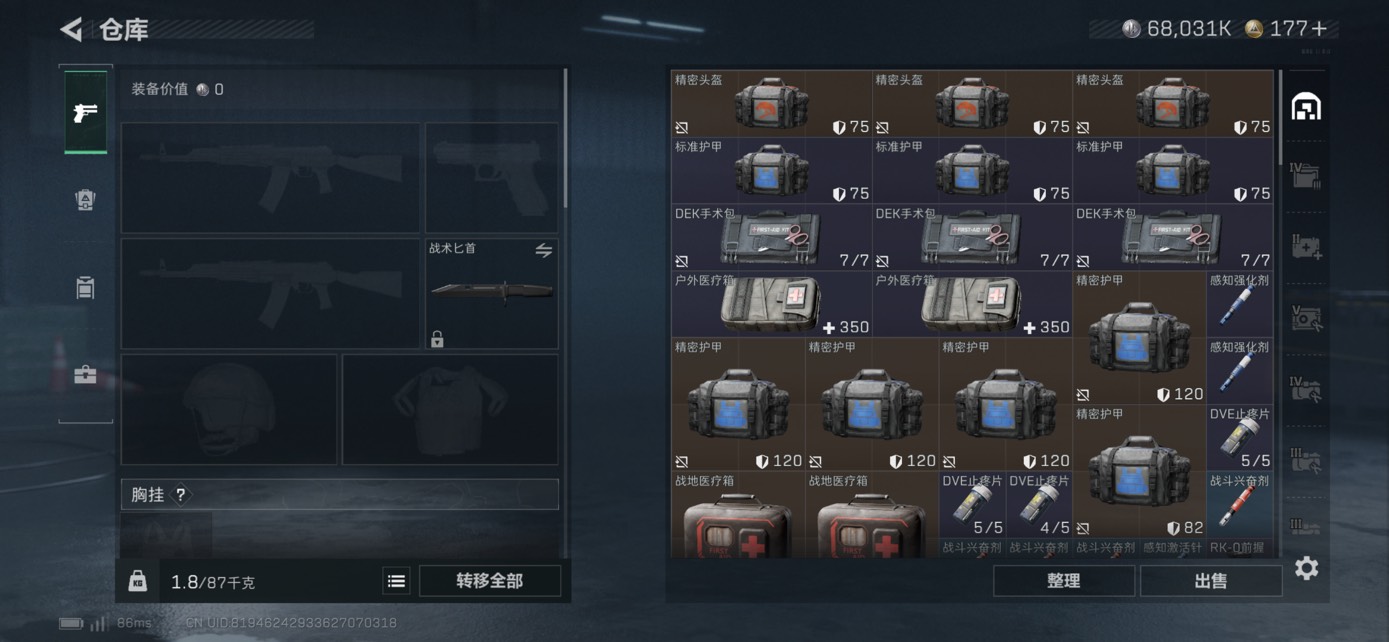Screen dimensions: 1389x642
Task: Click the 整理 sort button
Action: 1063,581
